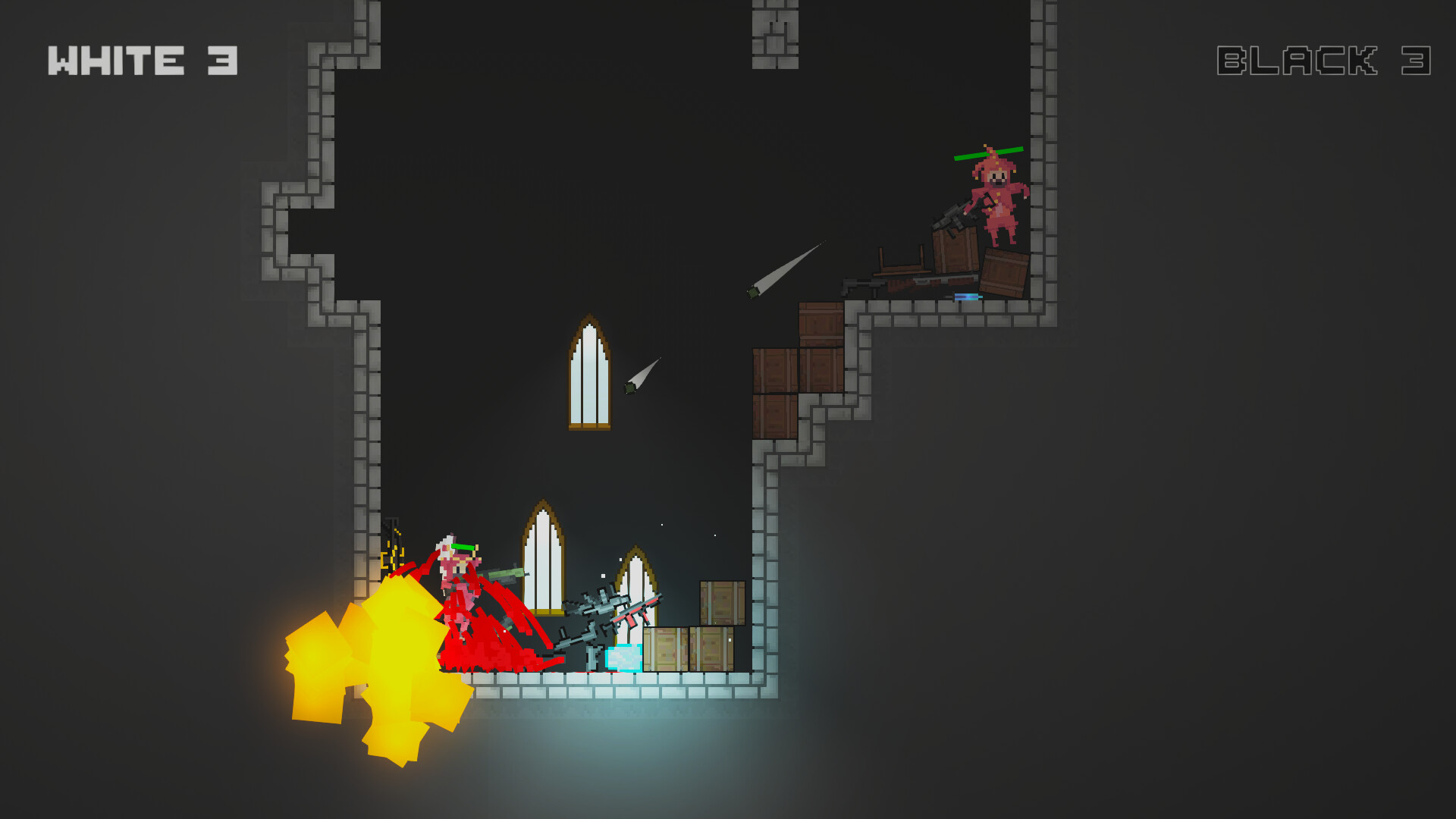Grab the blue dagger on the upper ledge

pyautogui.click(x=966, y=295)
